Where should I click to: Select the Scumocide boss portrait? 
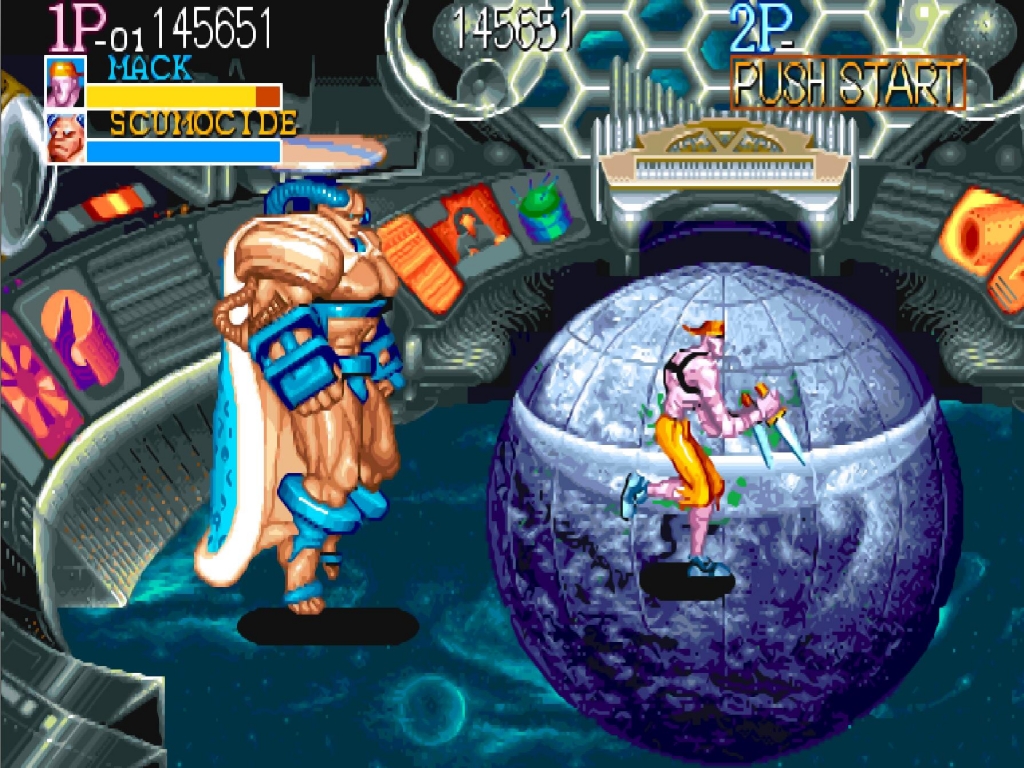tap(63, 138)
